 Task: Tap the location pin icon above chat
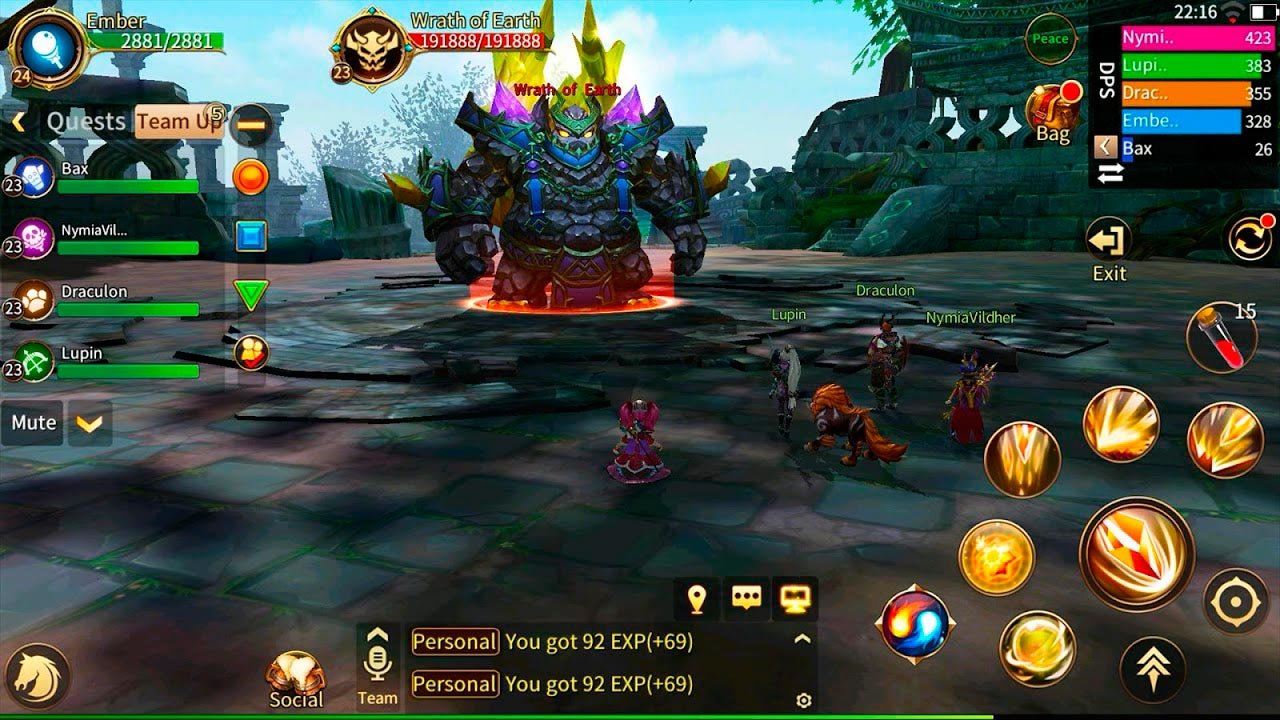(697, 598)
